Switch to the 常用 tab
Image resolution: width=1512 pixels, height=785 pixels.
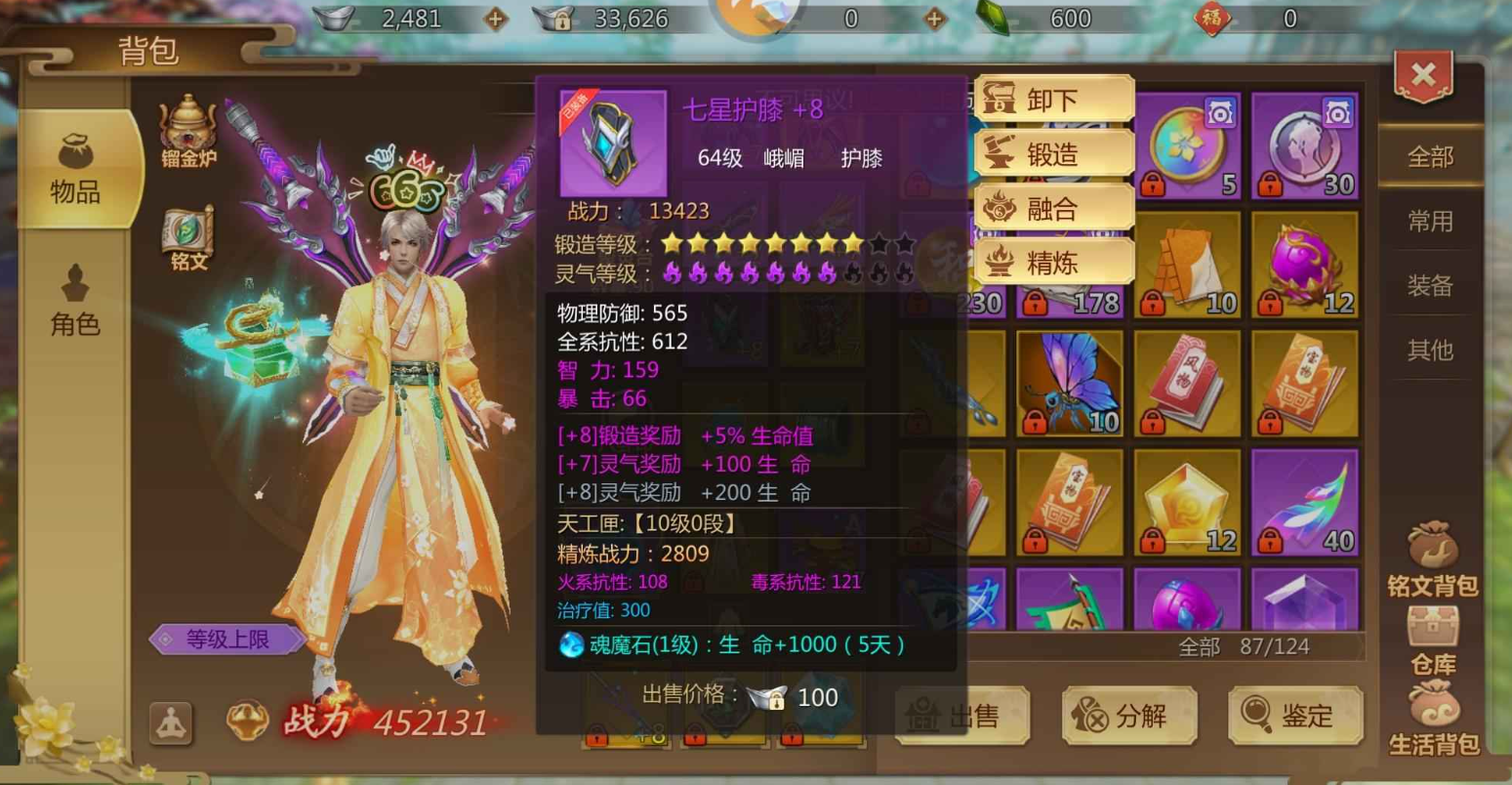click(x=1431, y=222)
